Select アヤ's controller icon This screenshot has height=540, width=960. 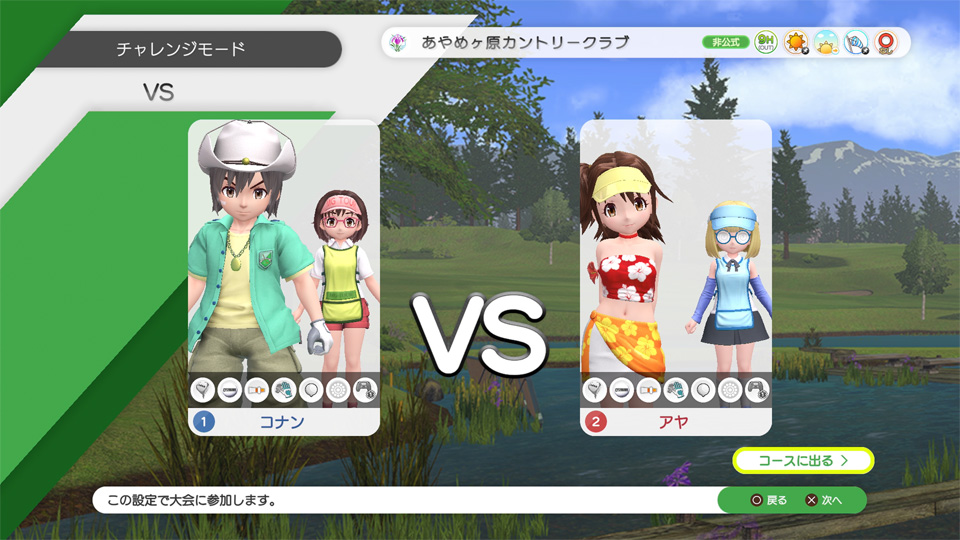pos(757,390)
